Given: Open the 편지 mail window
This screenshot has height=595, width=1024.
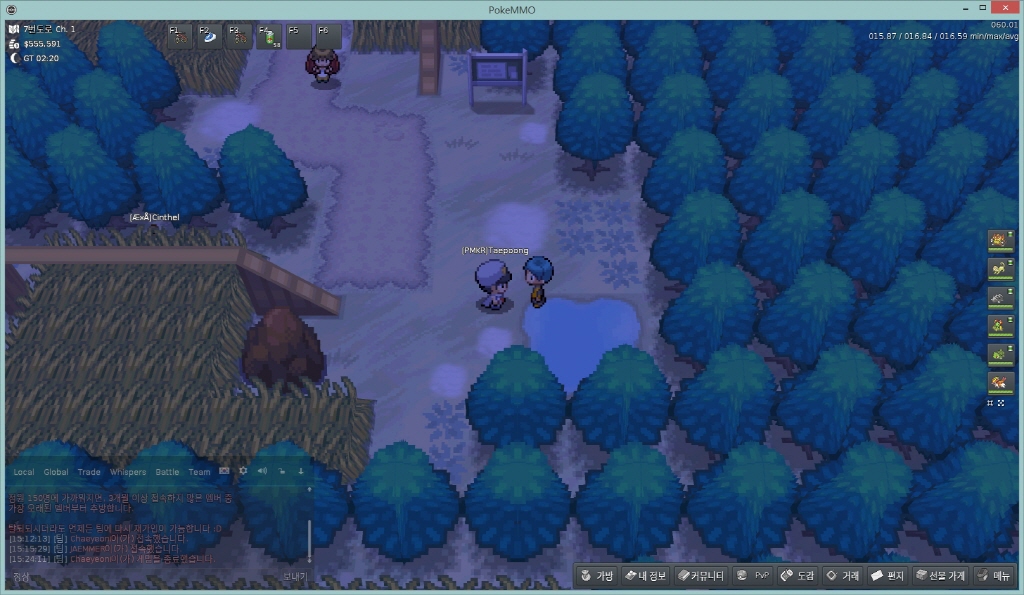Looking at the screenshot, I should pyautogui.click(x=888, y=576).
